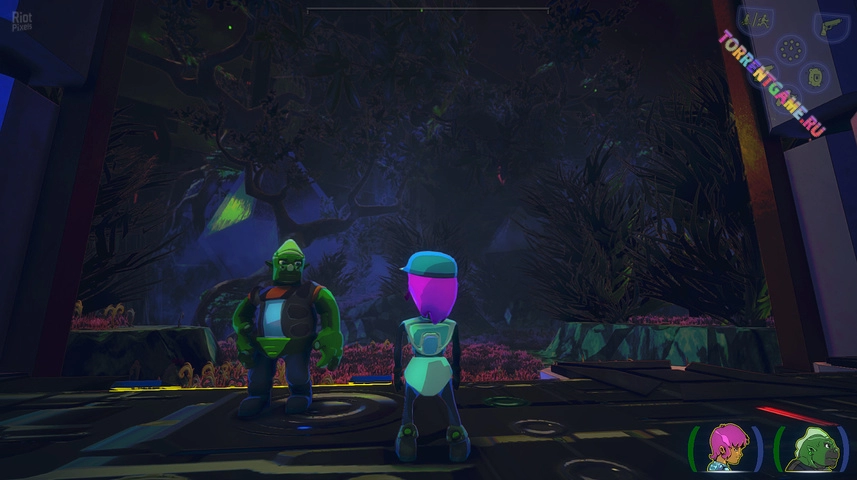Open the dotted circle wheel icon
This screenshot has height=480, width=857.
[791, 48]
